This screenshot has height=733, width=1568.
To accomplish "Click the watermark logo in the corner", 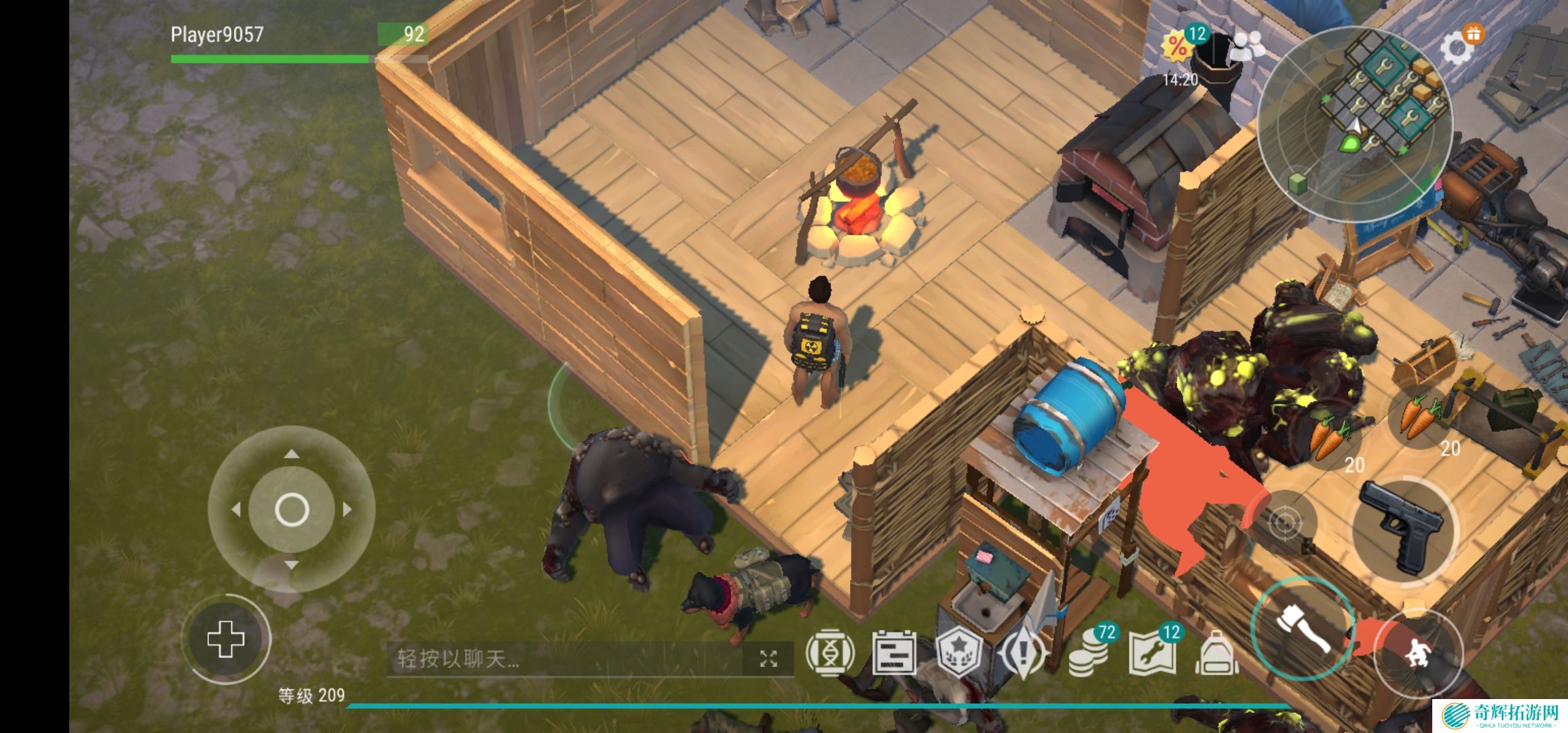I will click(1499, 715).
